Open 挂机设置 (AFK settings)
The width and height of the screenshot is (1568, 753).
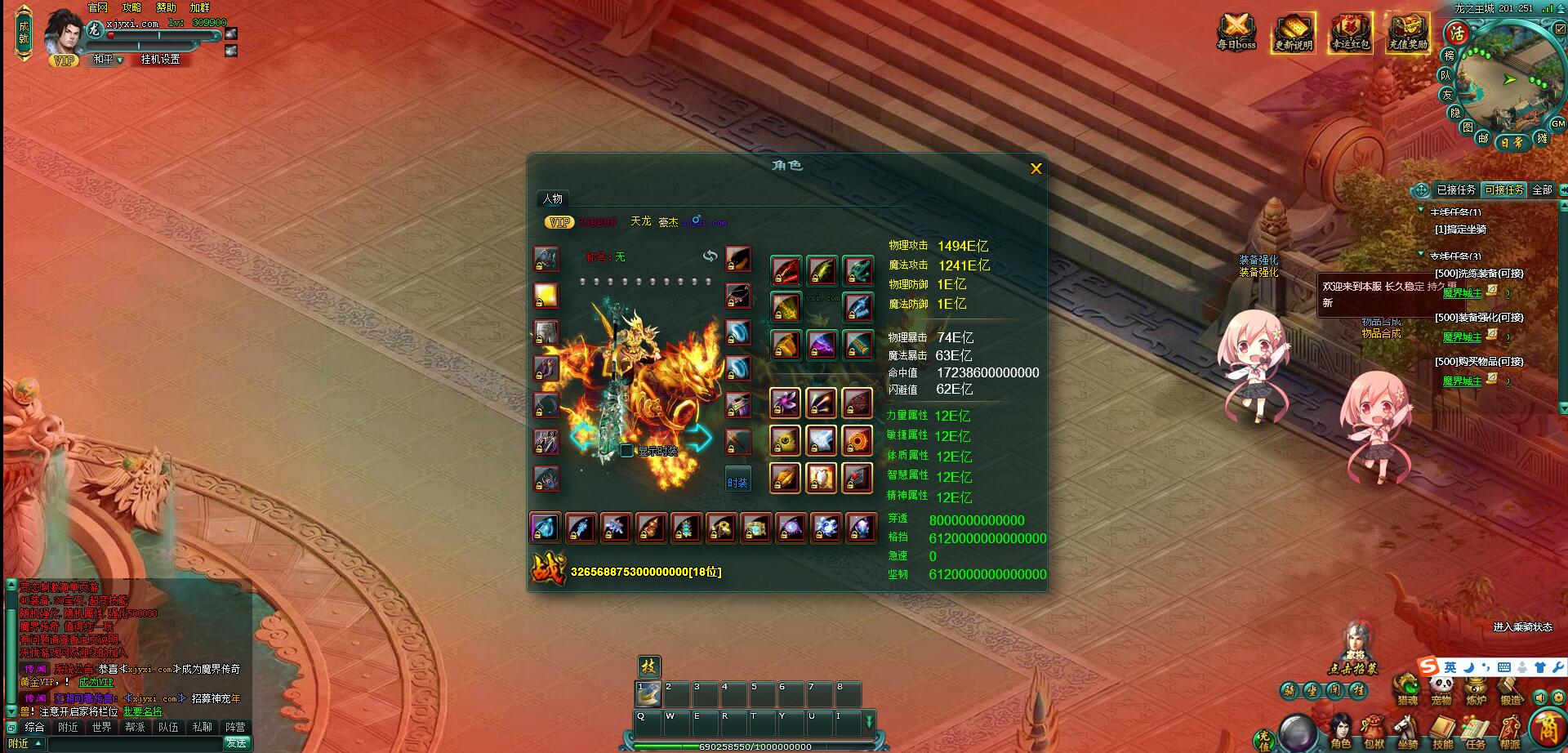pos(161,60)
